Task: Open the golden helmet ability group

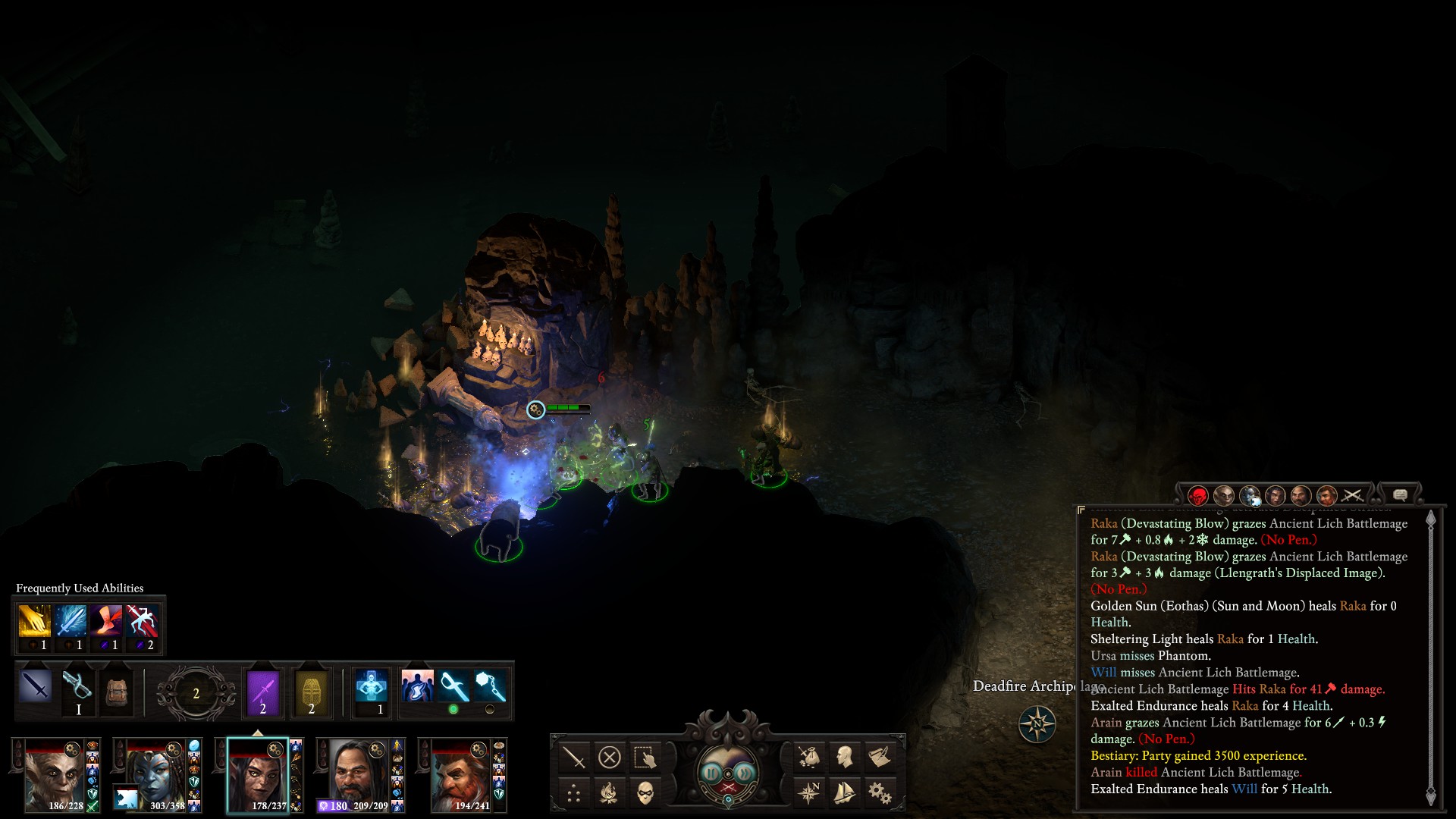Action: click(311, 692)
